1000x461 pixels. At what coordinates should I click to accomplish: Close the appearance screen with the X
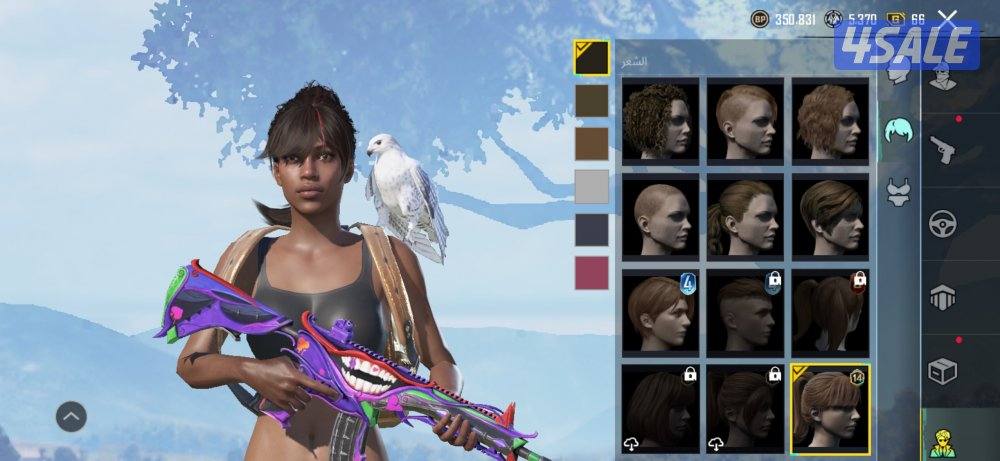[947, 18]
